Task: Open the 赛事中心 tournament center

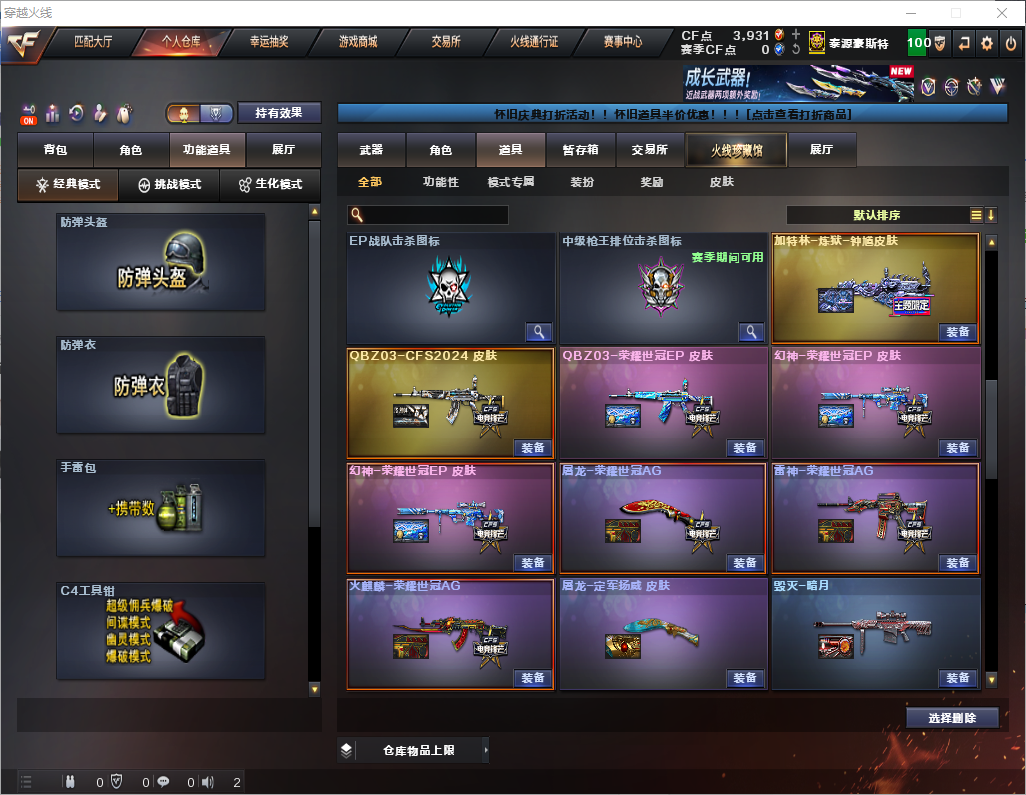Action: pos(622,42)
